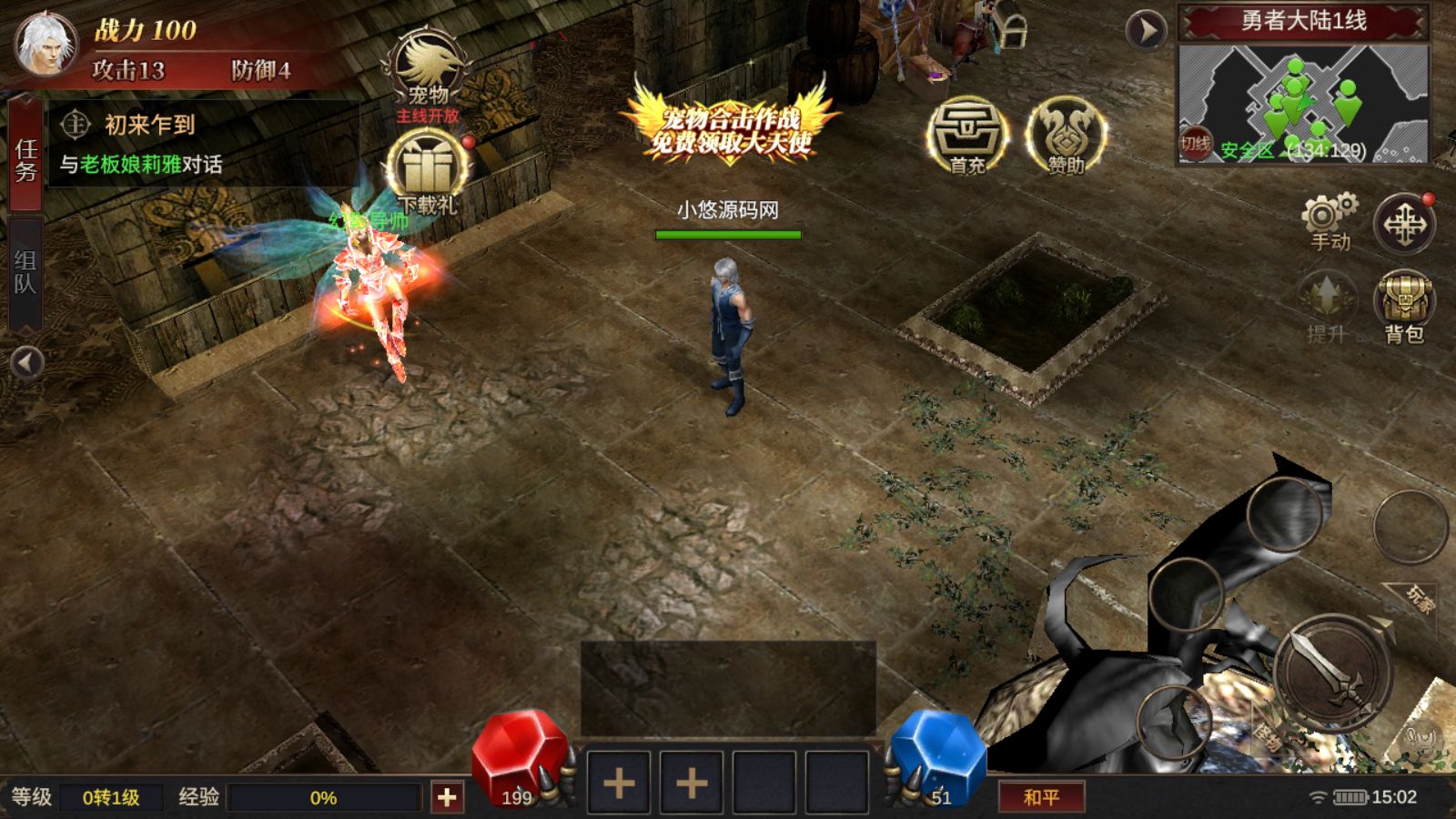
Task: Open the player portrait avatar
Action: click(45, 44)
